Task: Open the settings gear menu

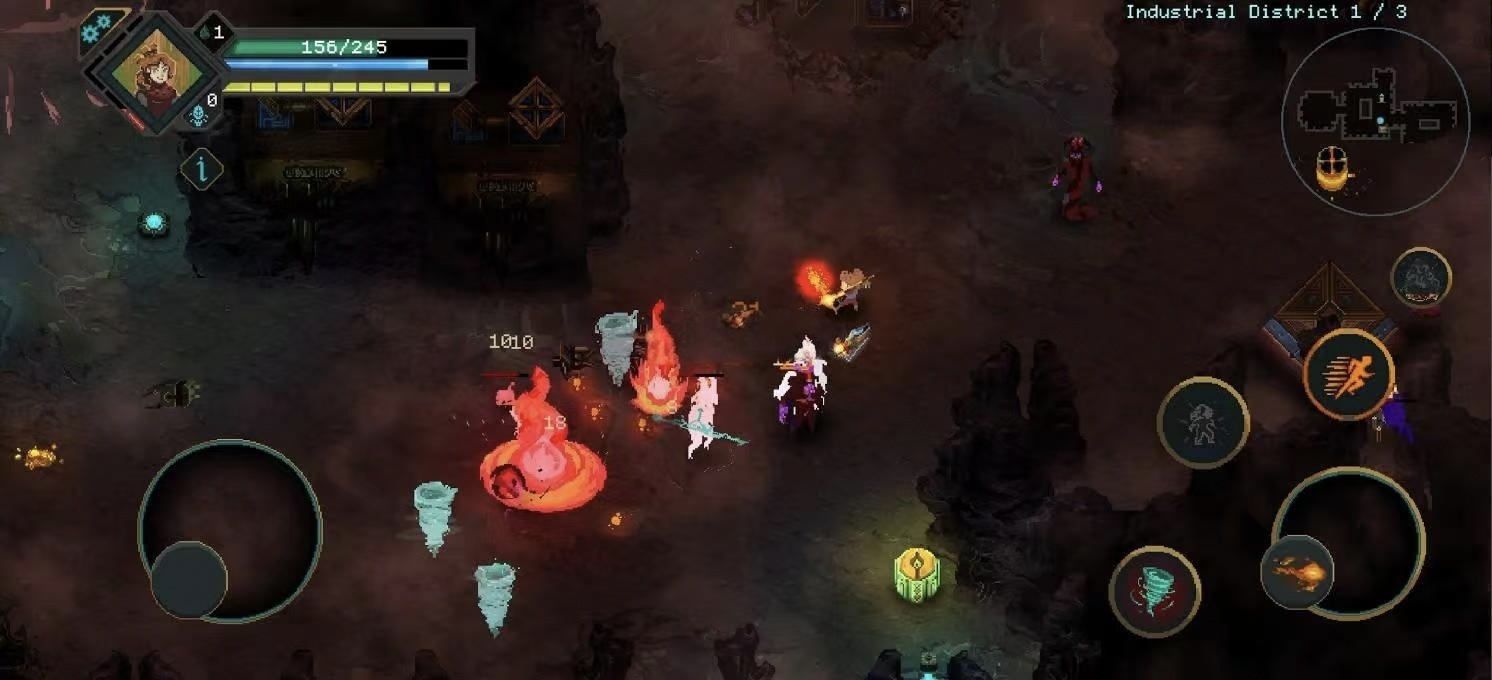Action: click(97, 30)
